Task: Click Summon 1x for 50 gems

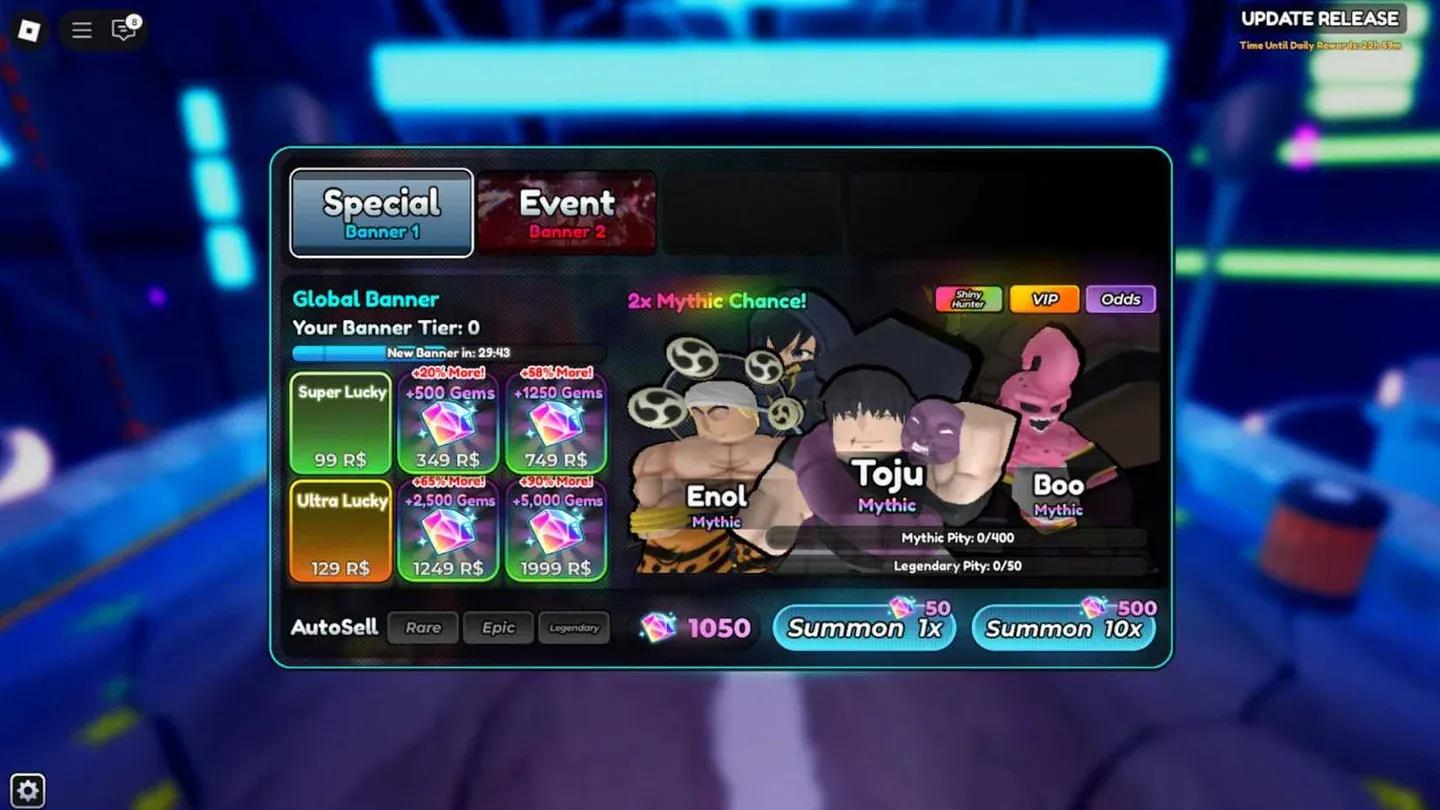Action: point(863,628)
